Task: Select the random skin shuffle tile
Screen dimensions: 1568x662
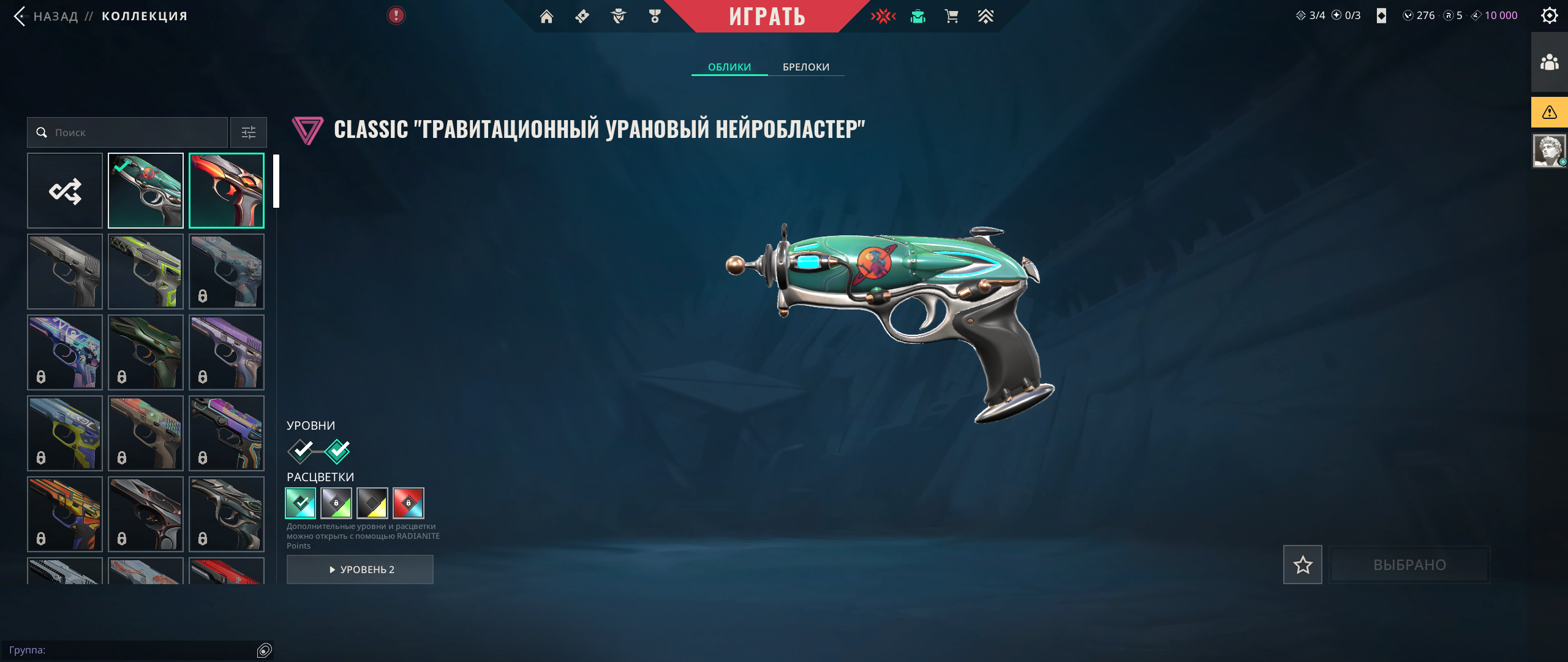Action: [x=65, y=191]
